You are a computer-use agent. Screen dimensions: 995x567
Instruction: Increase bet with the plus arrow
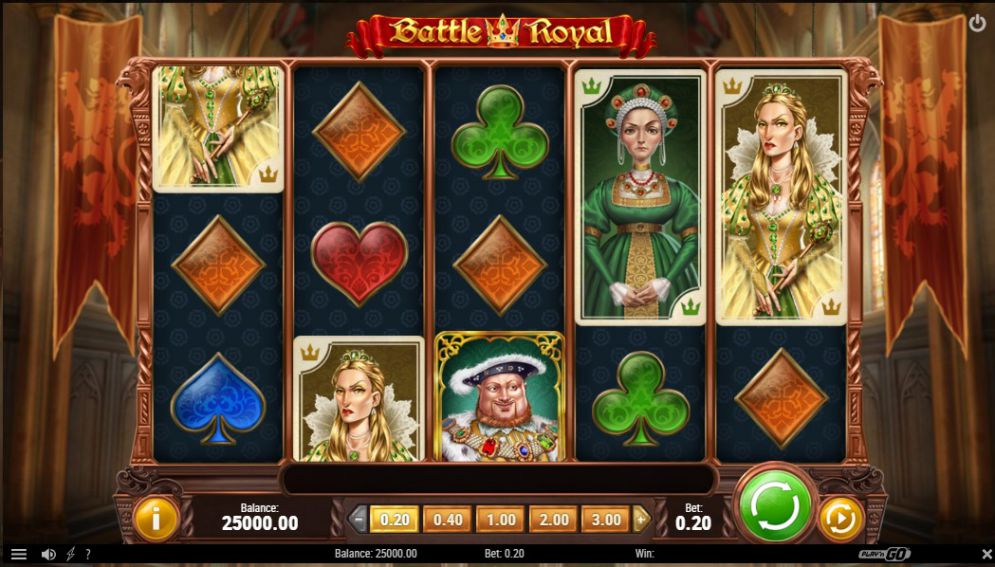pos(641,519)
